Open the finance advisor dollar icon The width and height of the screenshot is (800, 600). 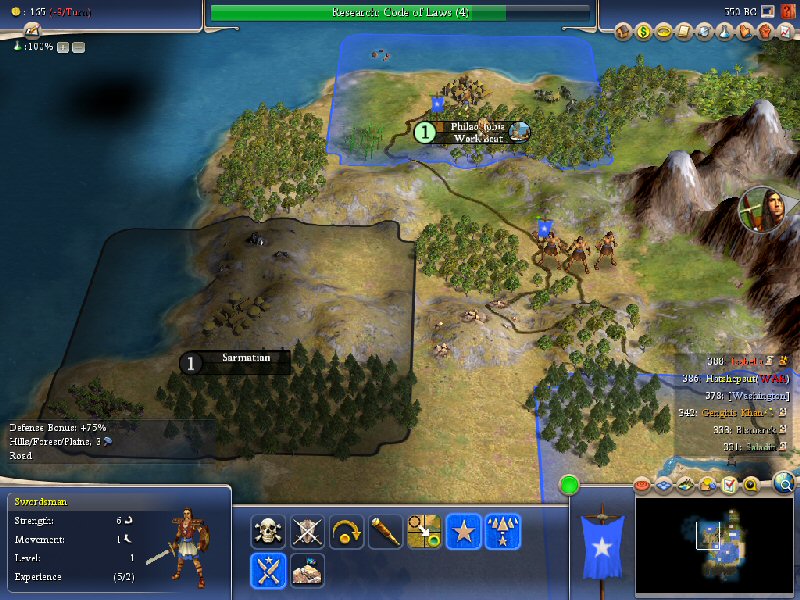pos(644,32)
